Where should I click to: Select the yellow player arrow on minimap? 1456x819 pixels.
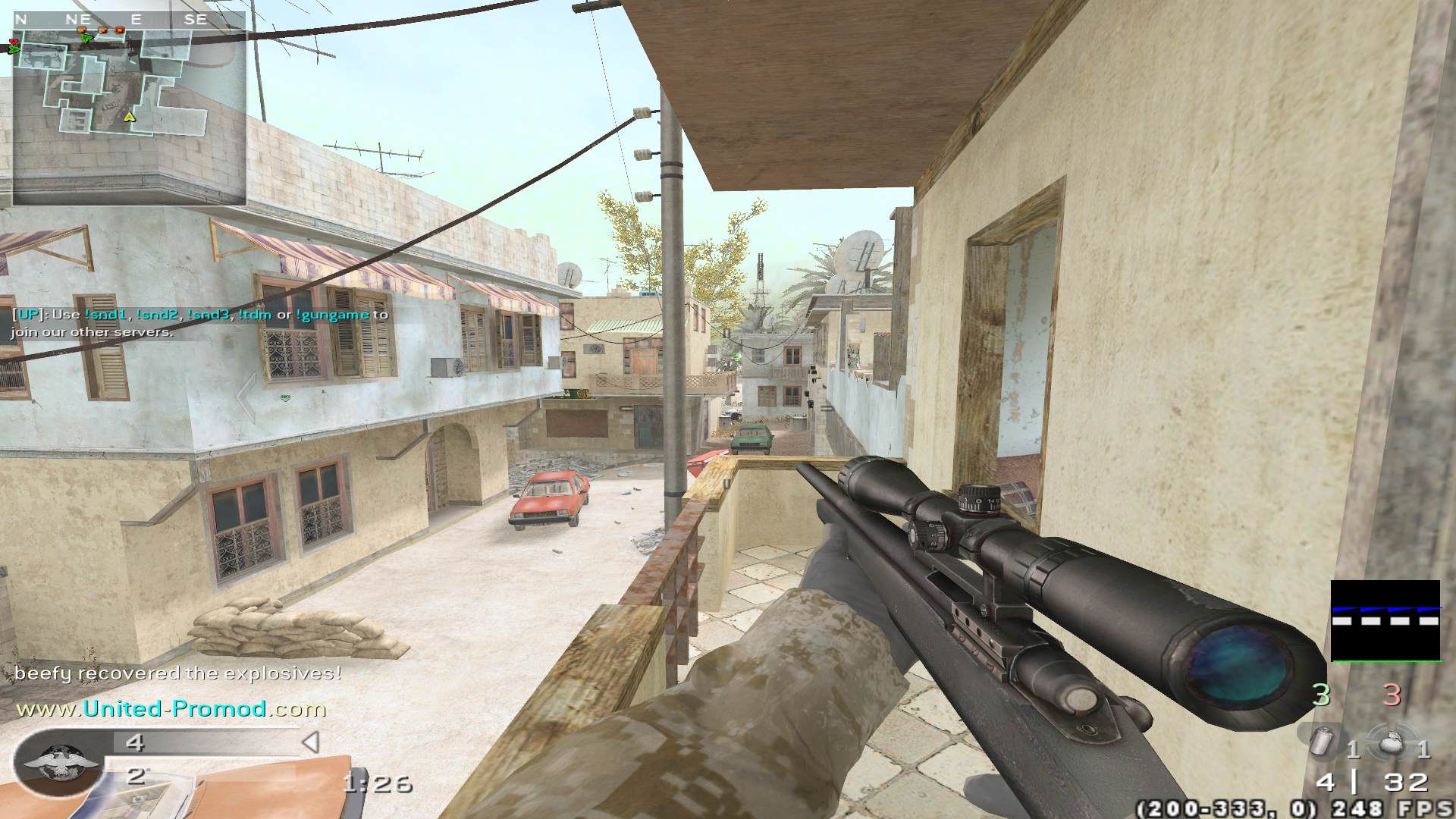(130, 117)
